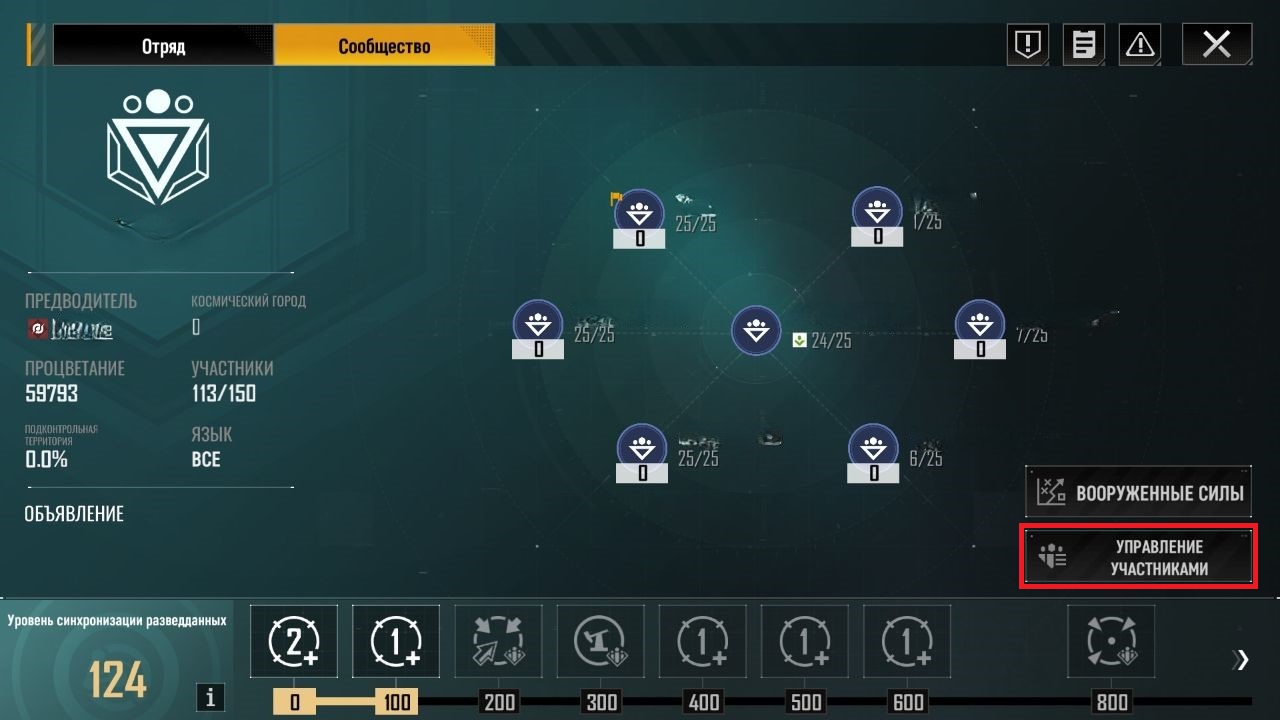
Task: Switch to the Отряд tab
Action: coord(163,46)
